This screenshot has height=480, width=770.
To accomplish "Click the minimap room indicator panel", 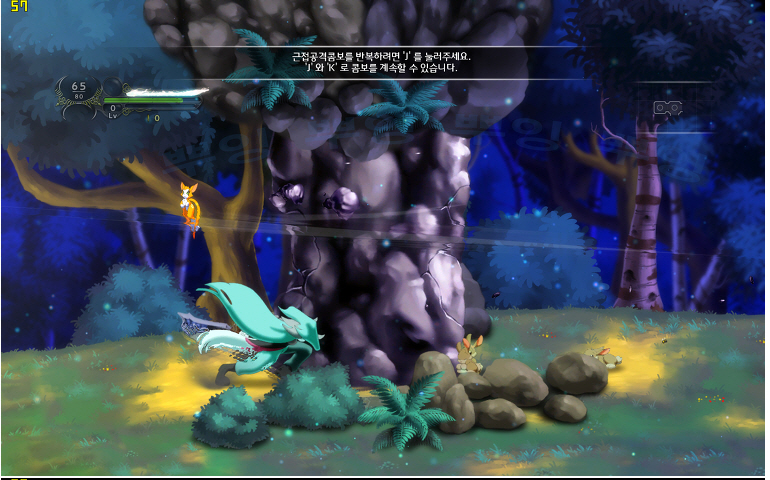I will 667,108.
